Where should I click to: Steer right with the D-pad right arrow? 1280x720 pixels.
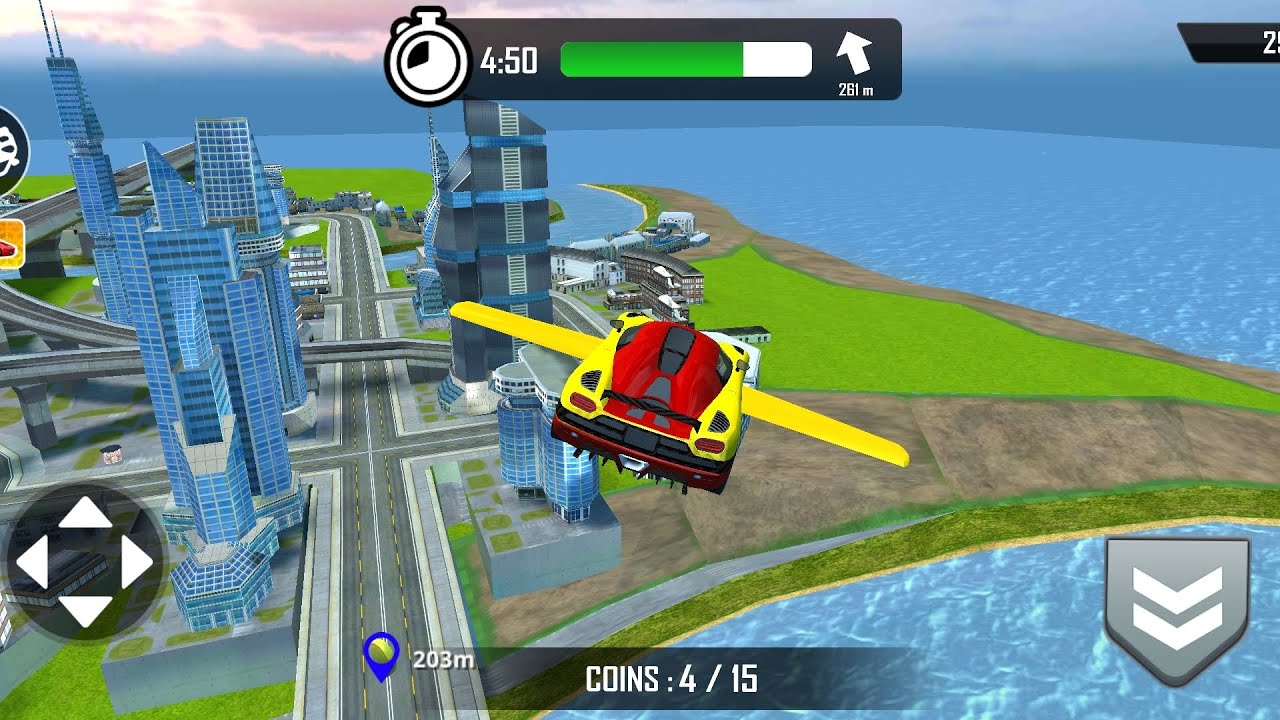(137, 562)
